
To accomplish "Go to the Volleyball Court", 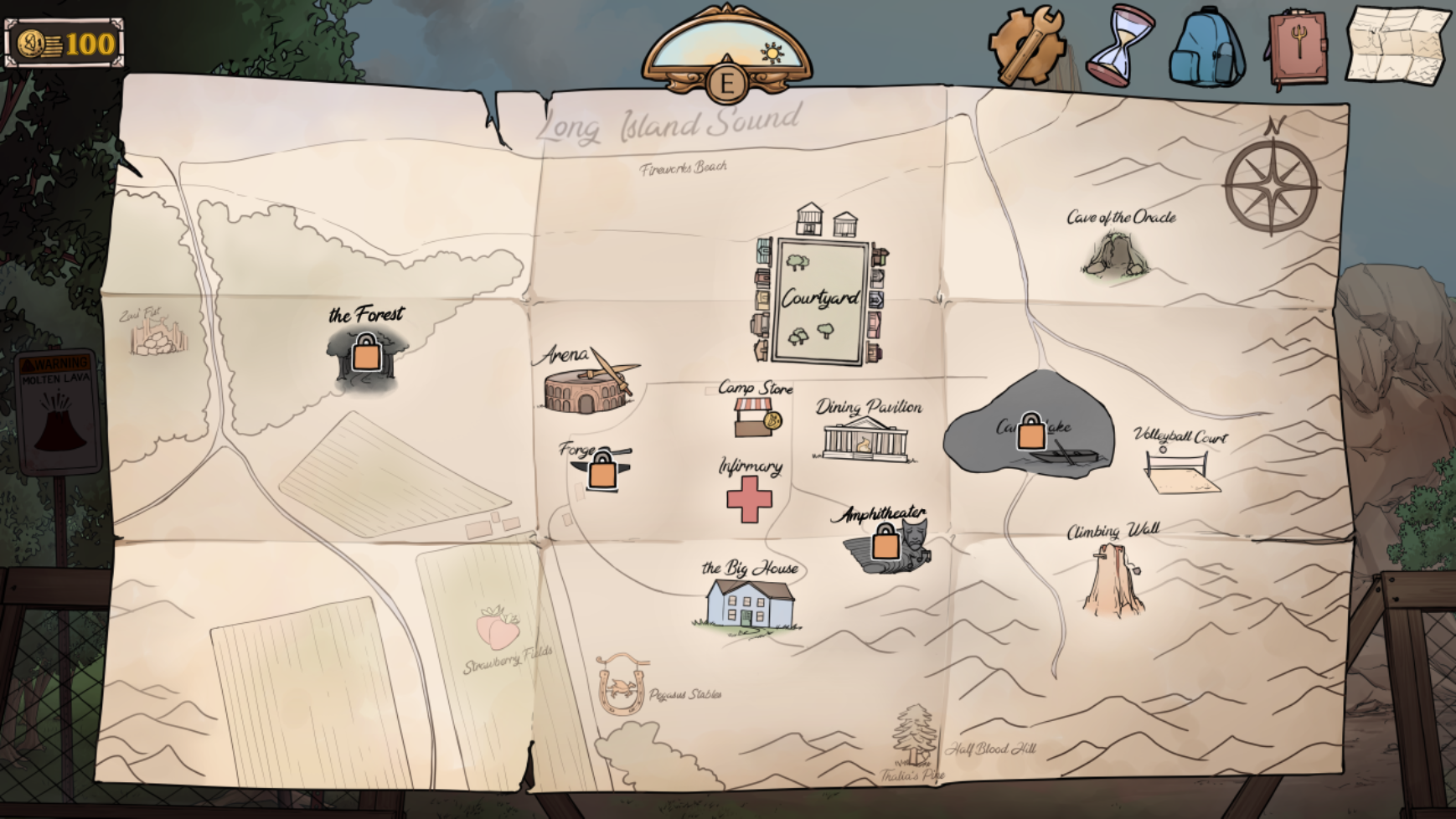I will 1180,472.
